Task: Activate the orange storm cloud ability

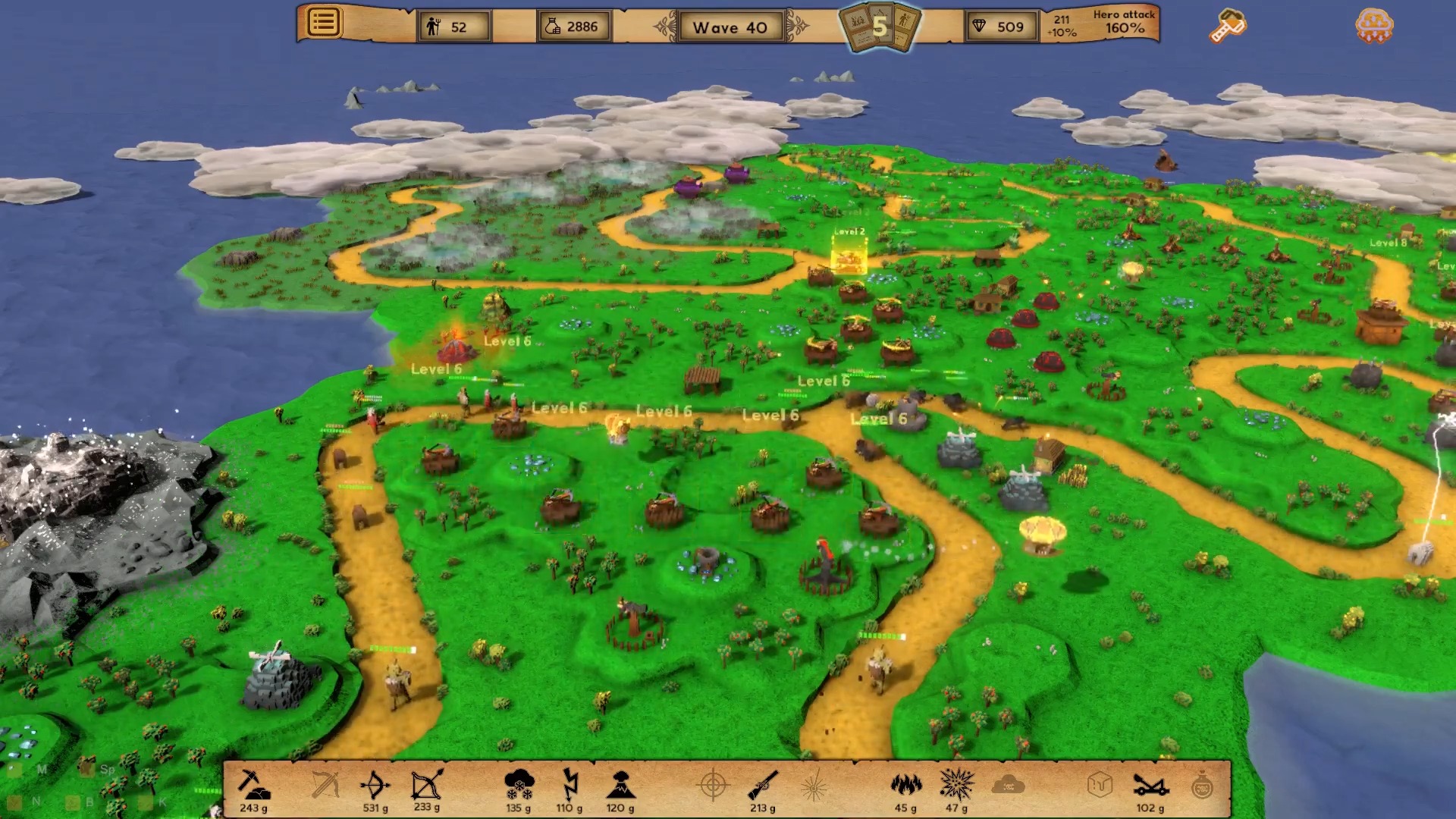Action: 1373,25
